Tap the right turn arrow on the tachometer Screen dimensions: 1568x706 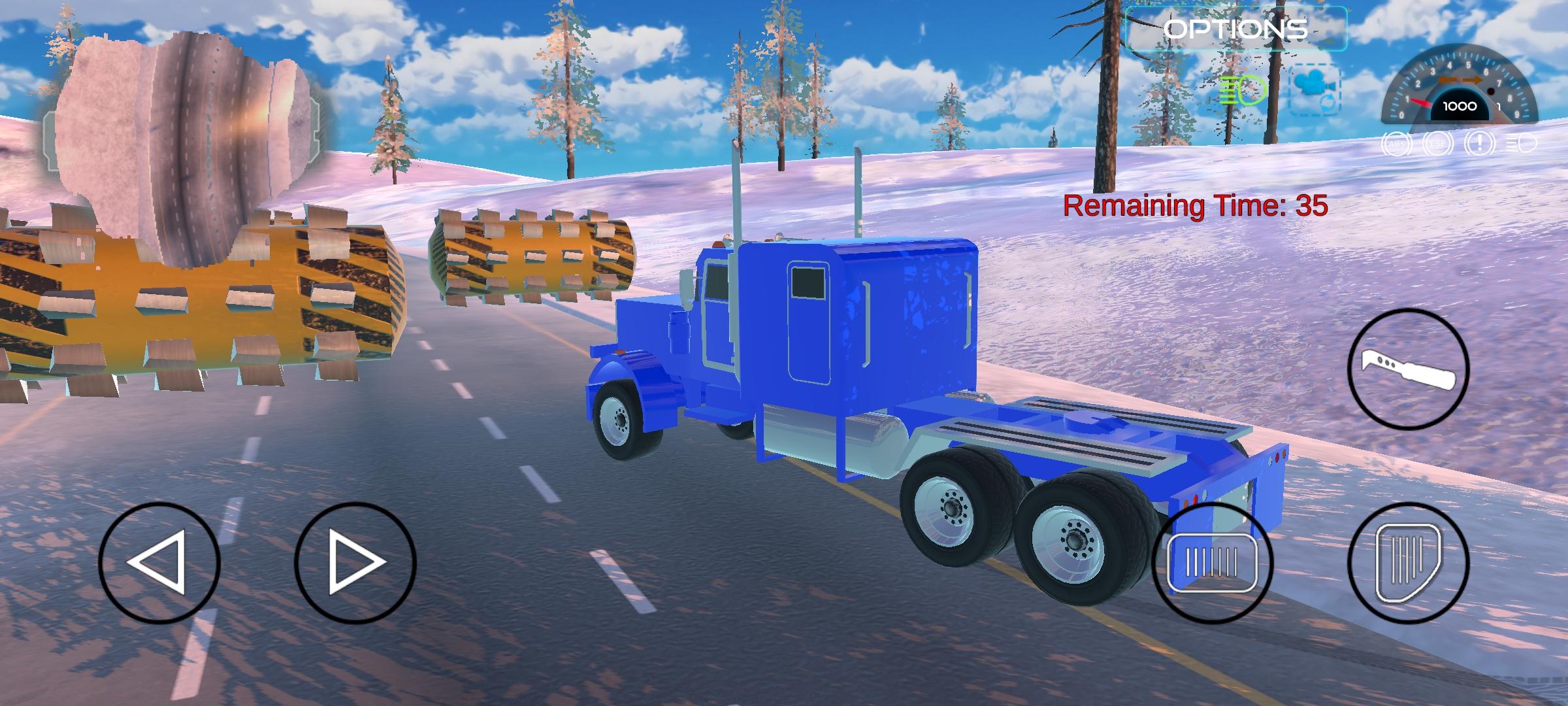point(1473,80)
